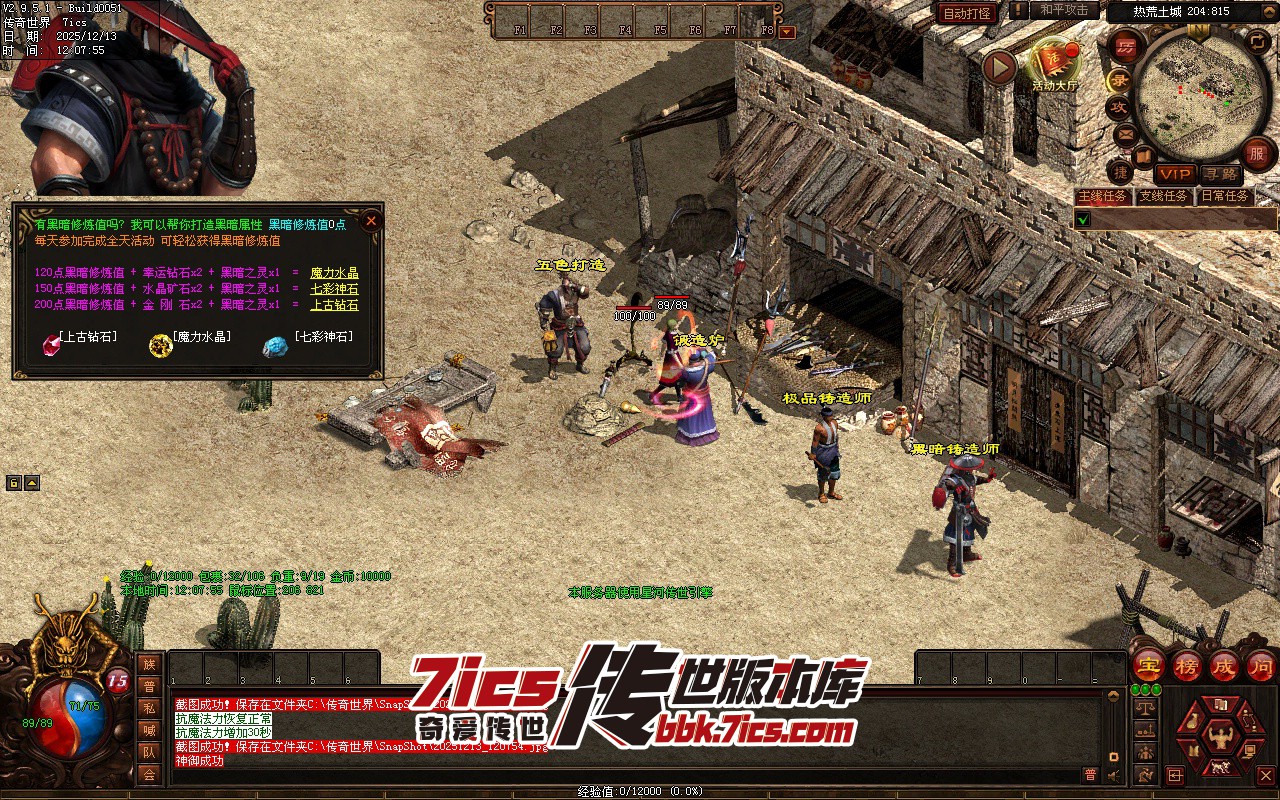1280x800 pixels.
Task: Close the dark forging dialogue panel
Action: coord(371,221)
